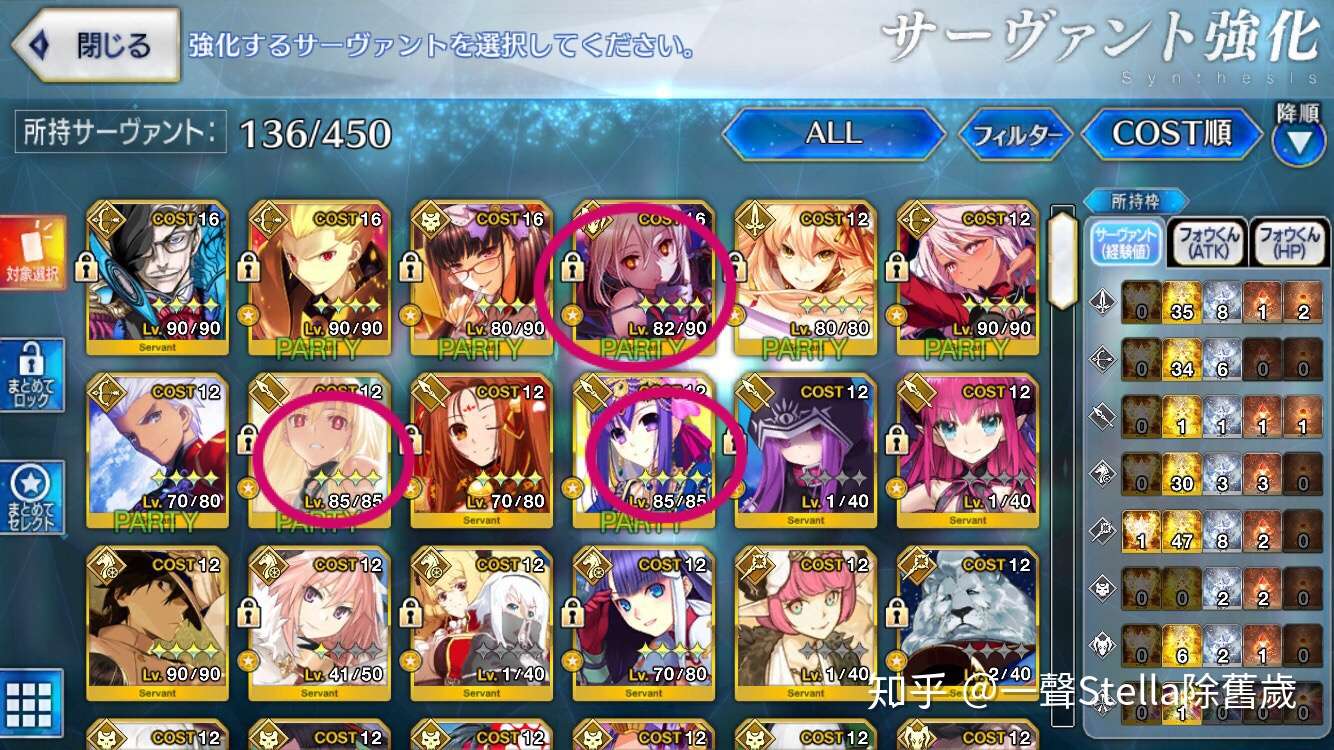The image size is (1334, 750).
Task: Switch to the フォウくん(ATK) tab
Action: tap(1207, 241)
